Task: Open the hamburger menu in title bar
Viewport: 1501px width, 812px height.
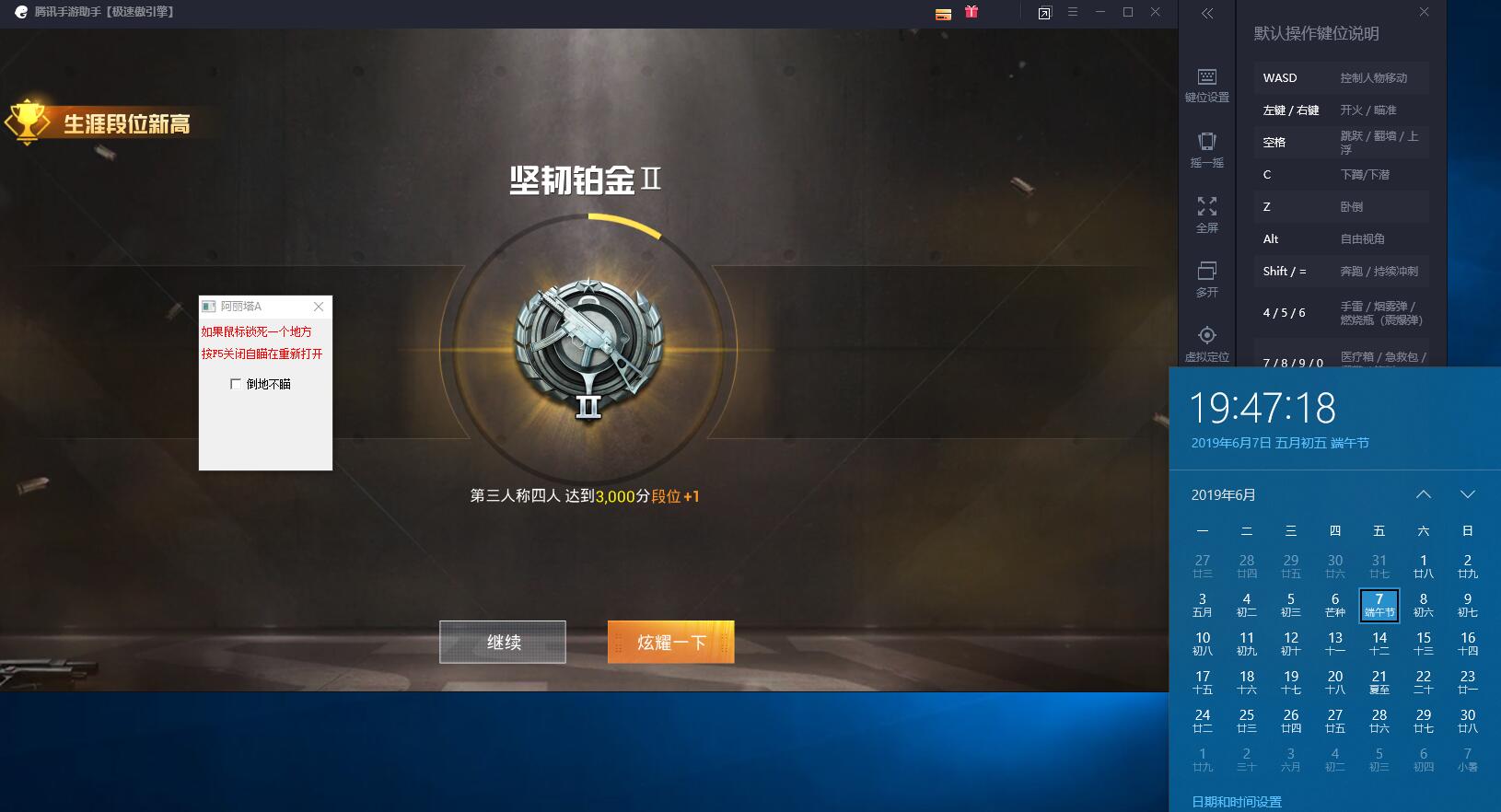Action: coord(1074,13)
